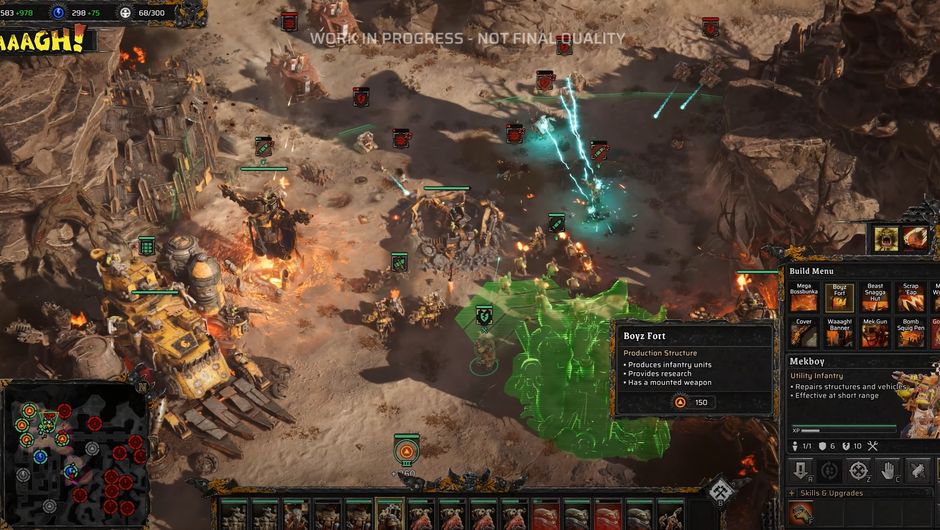
Task: Click the orange capture point marker
Action: tap(406, 452)
